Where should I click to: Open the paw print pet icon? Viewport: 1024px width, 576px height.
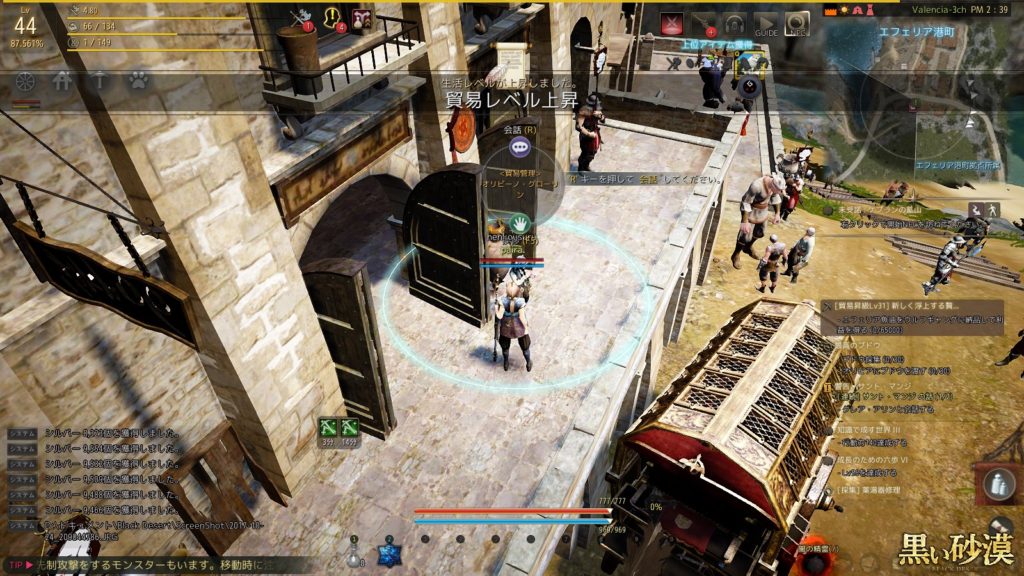click(x=138, y=81)
